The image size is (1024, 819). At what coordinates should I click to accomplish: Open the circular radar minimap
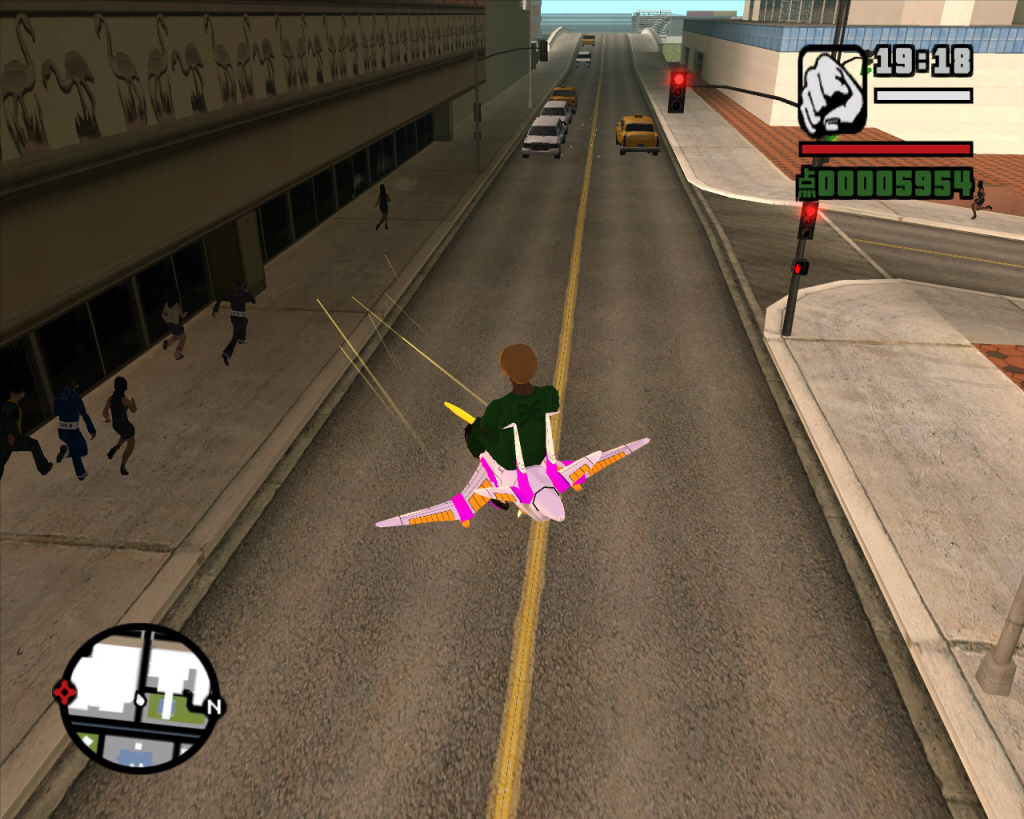139,697
